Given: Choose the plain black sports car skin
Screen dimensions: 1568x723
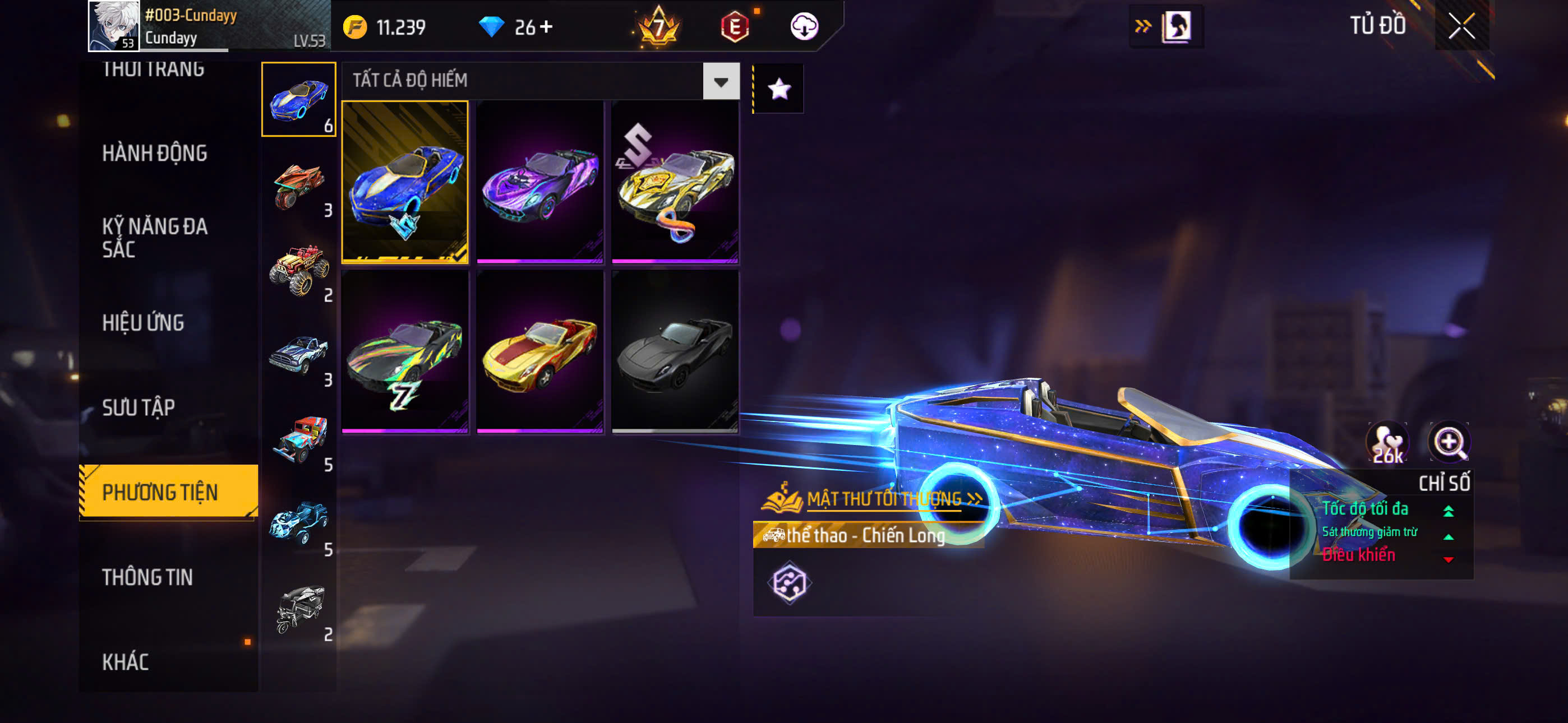Looking at the screenshot, I should pos(675,352).
